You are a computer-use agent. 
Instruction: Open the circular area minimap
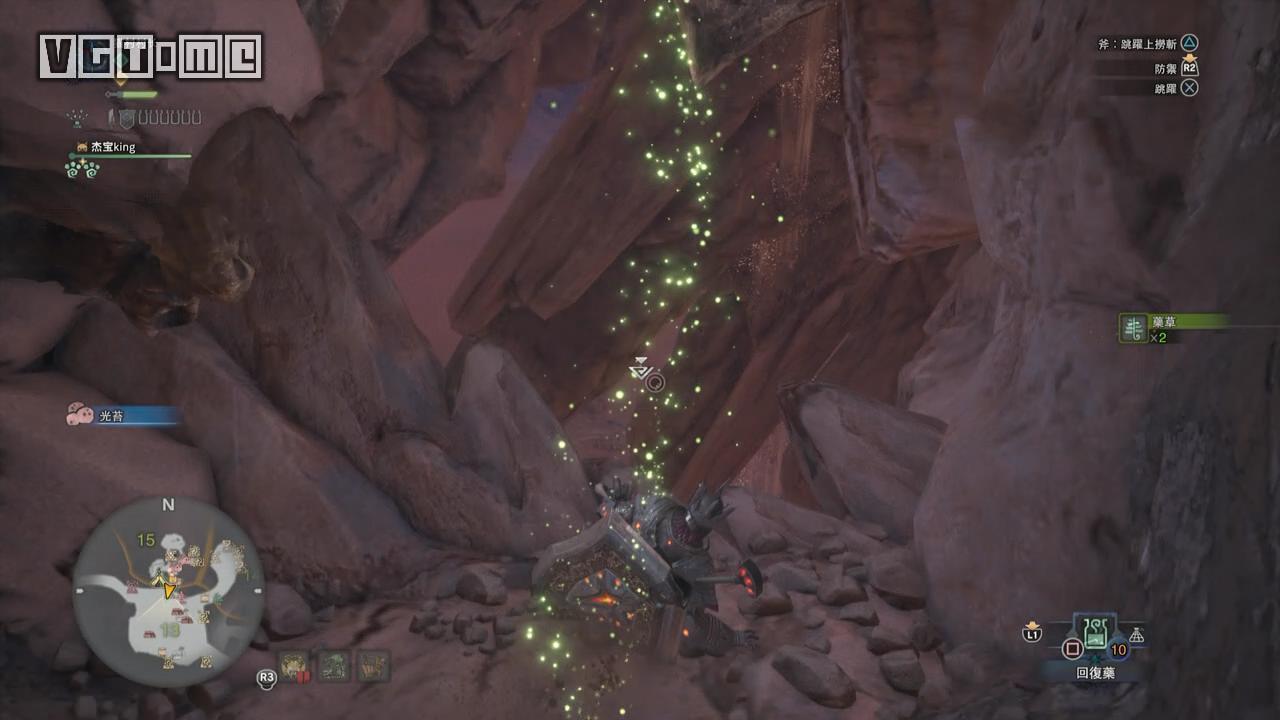click(168, 591)
